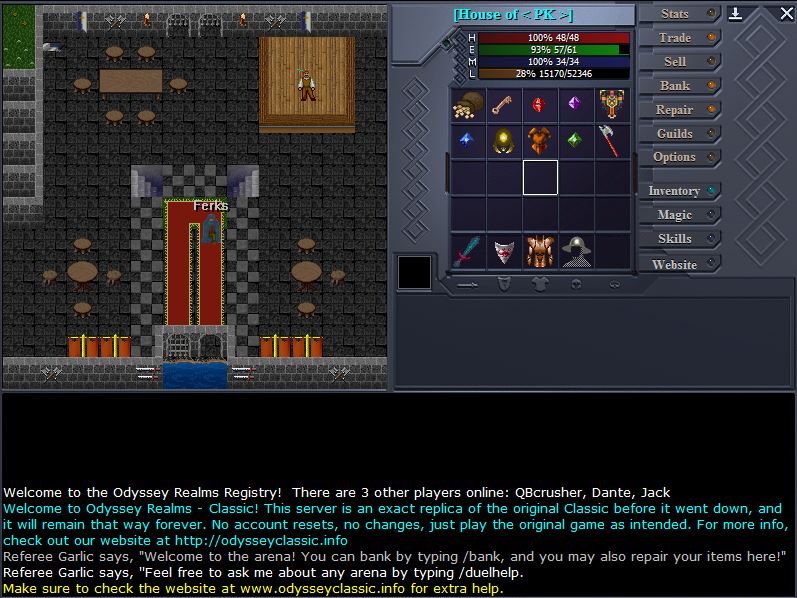Pick the bronze key in inventory
797x598 pixels.
(x=503, y=105)
